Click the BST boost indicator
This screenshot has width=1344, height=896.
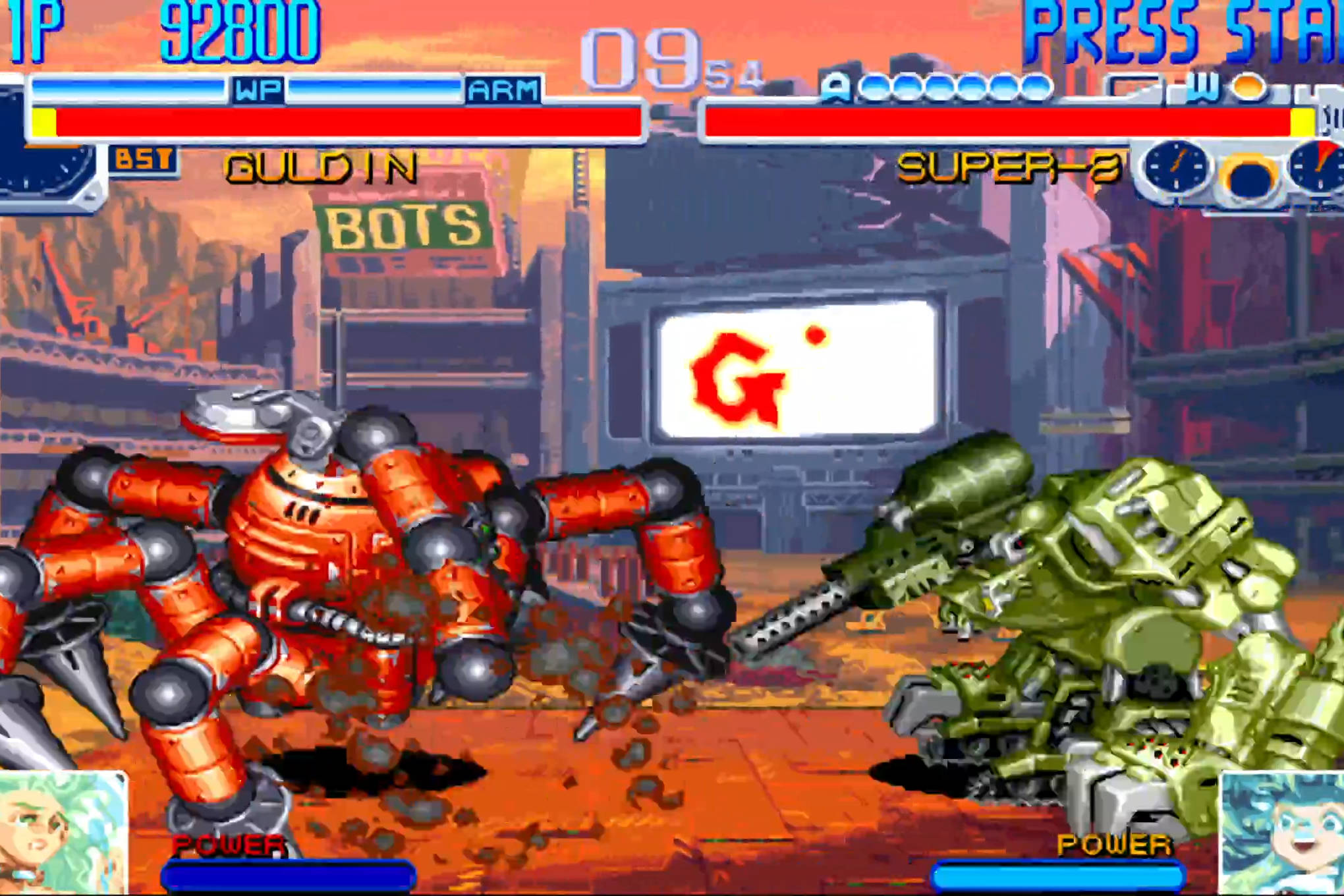click(143, 160)
